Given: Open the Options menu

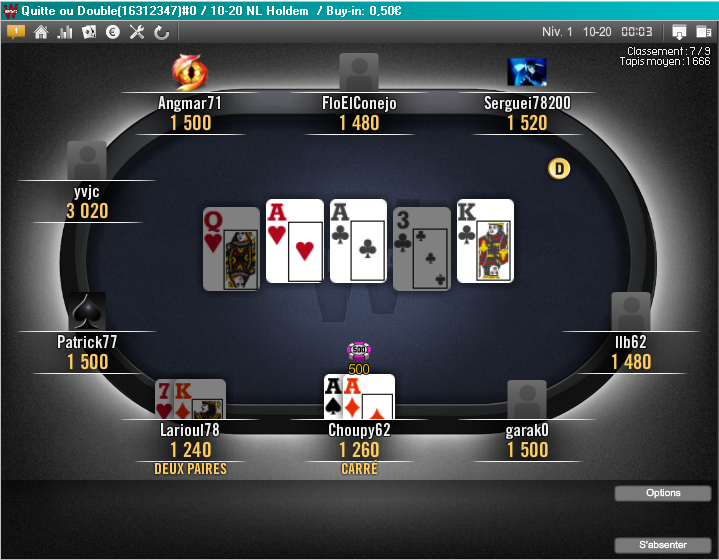Looking at the screenshot, I should click(x=663, y=493).
